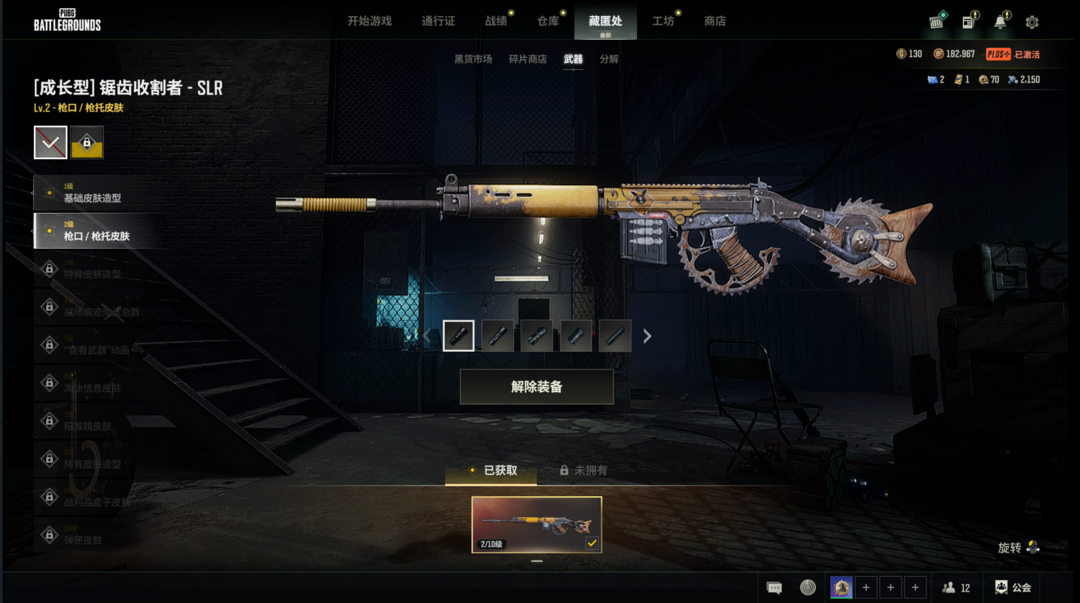Open the 工坊 (Workshop) menu

click(x=663, y=21)
